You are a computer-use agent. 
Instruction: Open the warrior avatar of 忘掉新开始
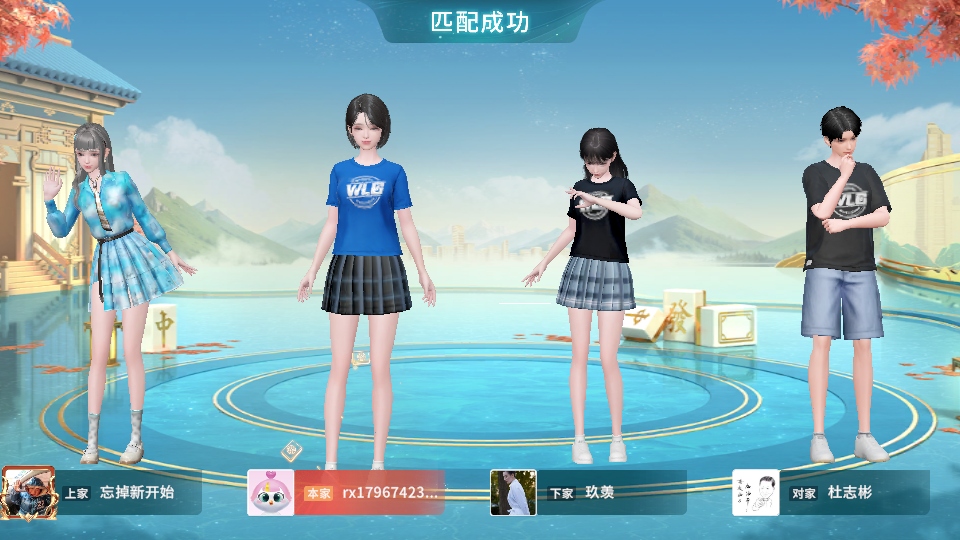pos(24,493)
